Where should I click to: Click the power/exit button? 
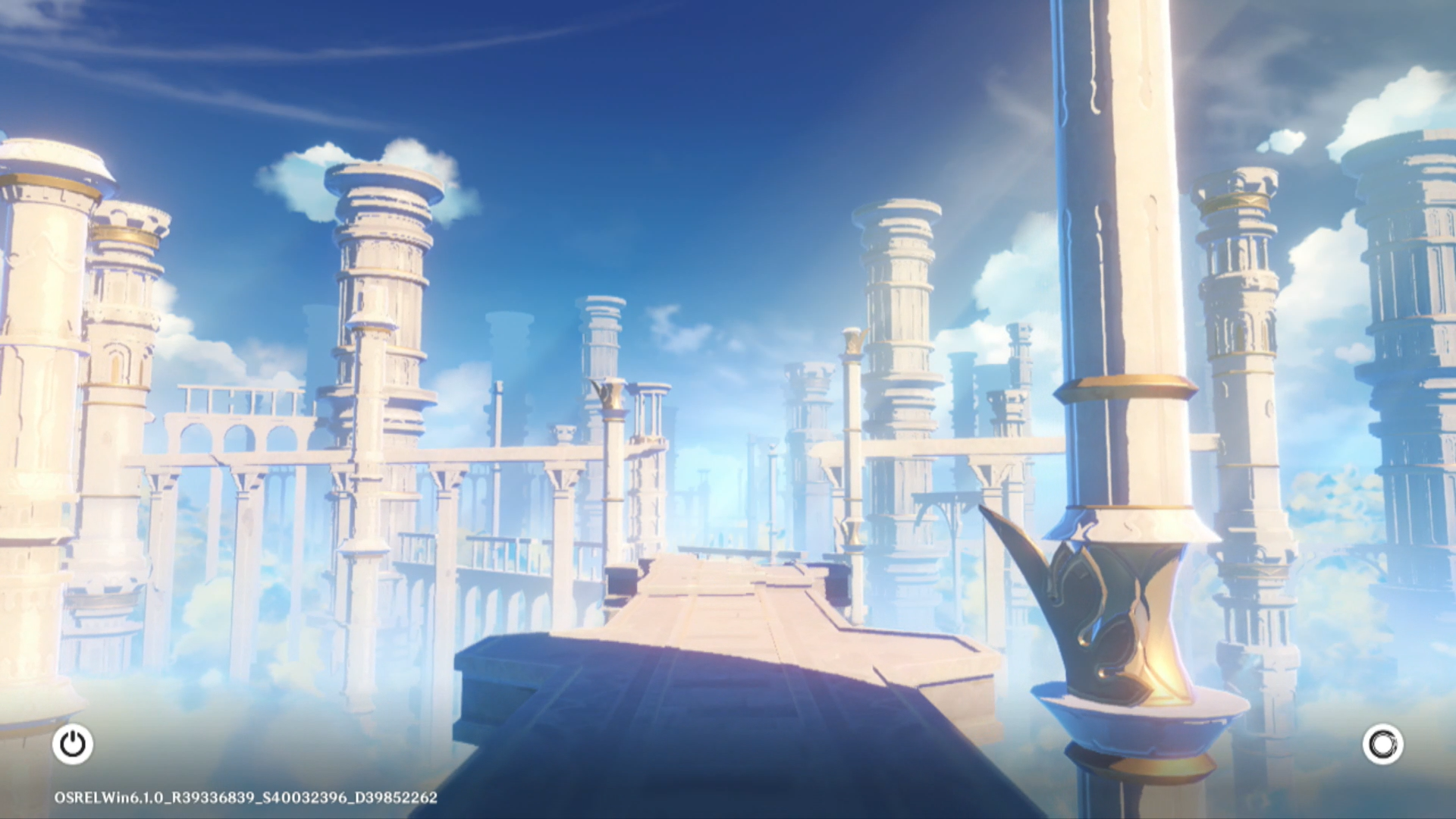tap(73, 744)
